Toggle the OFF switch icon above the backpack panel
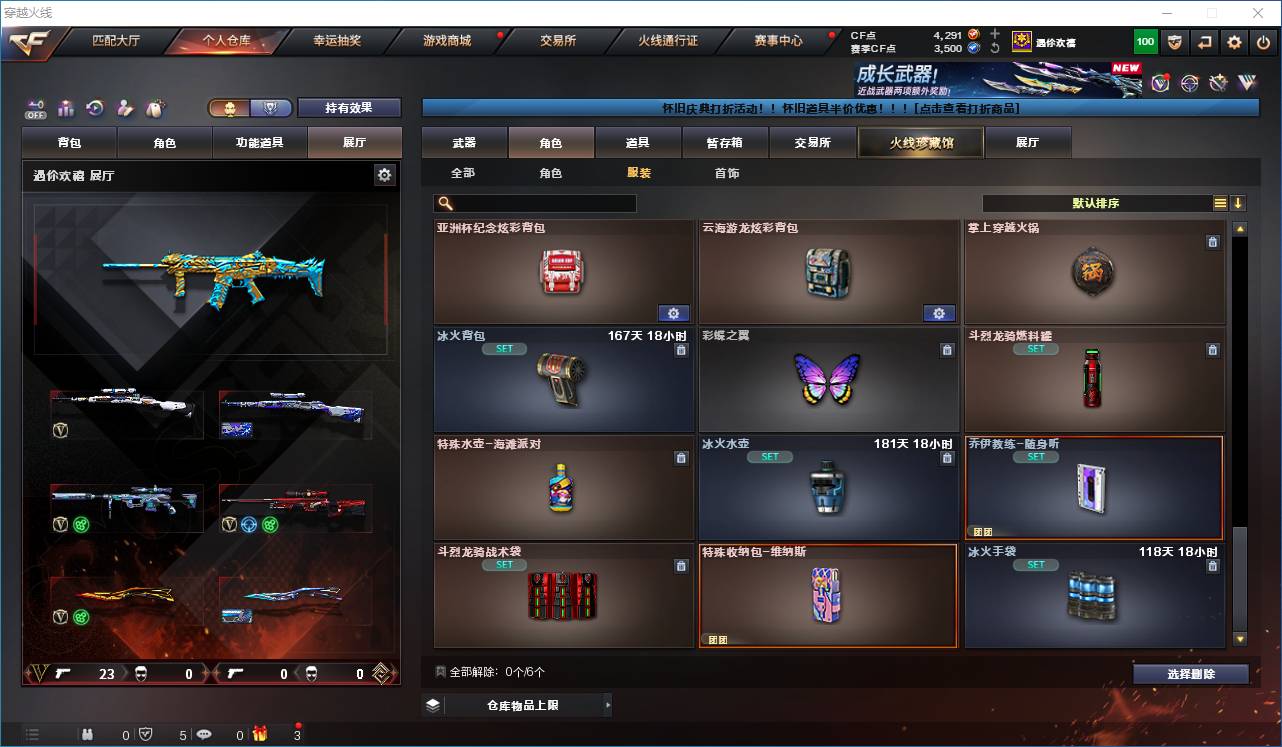Image resolution: width=1282 pixels, height=747 pixels. [33, 109]
